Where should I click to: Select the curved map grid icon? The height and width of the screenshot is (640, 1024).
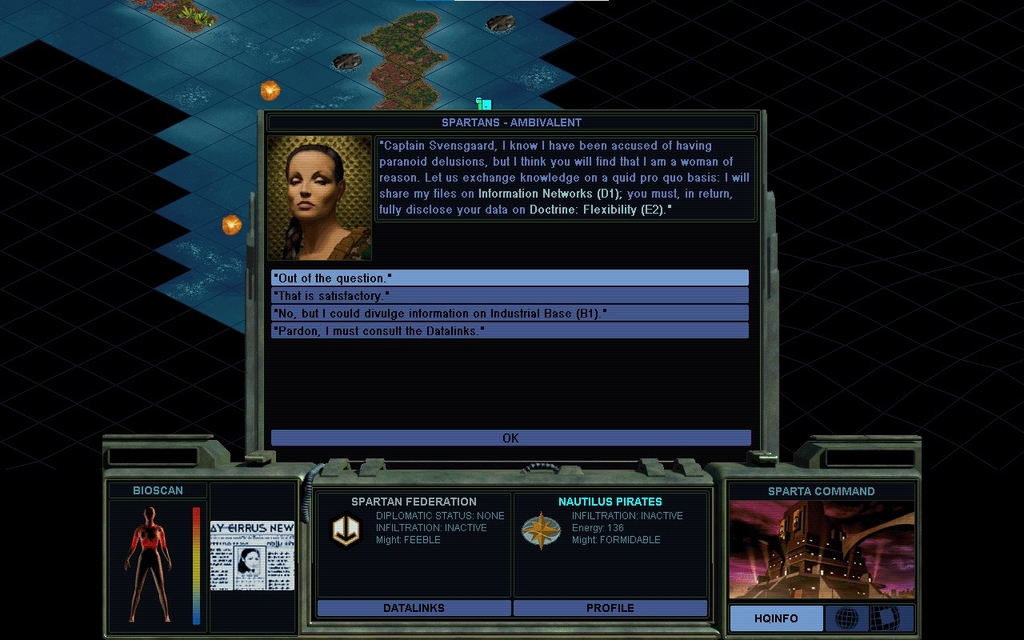(884, 618)
